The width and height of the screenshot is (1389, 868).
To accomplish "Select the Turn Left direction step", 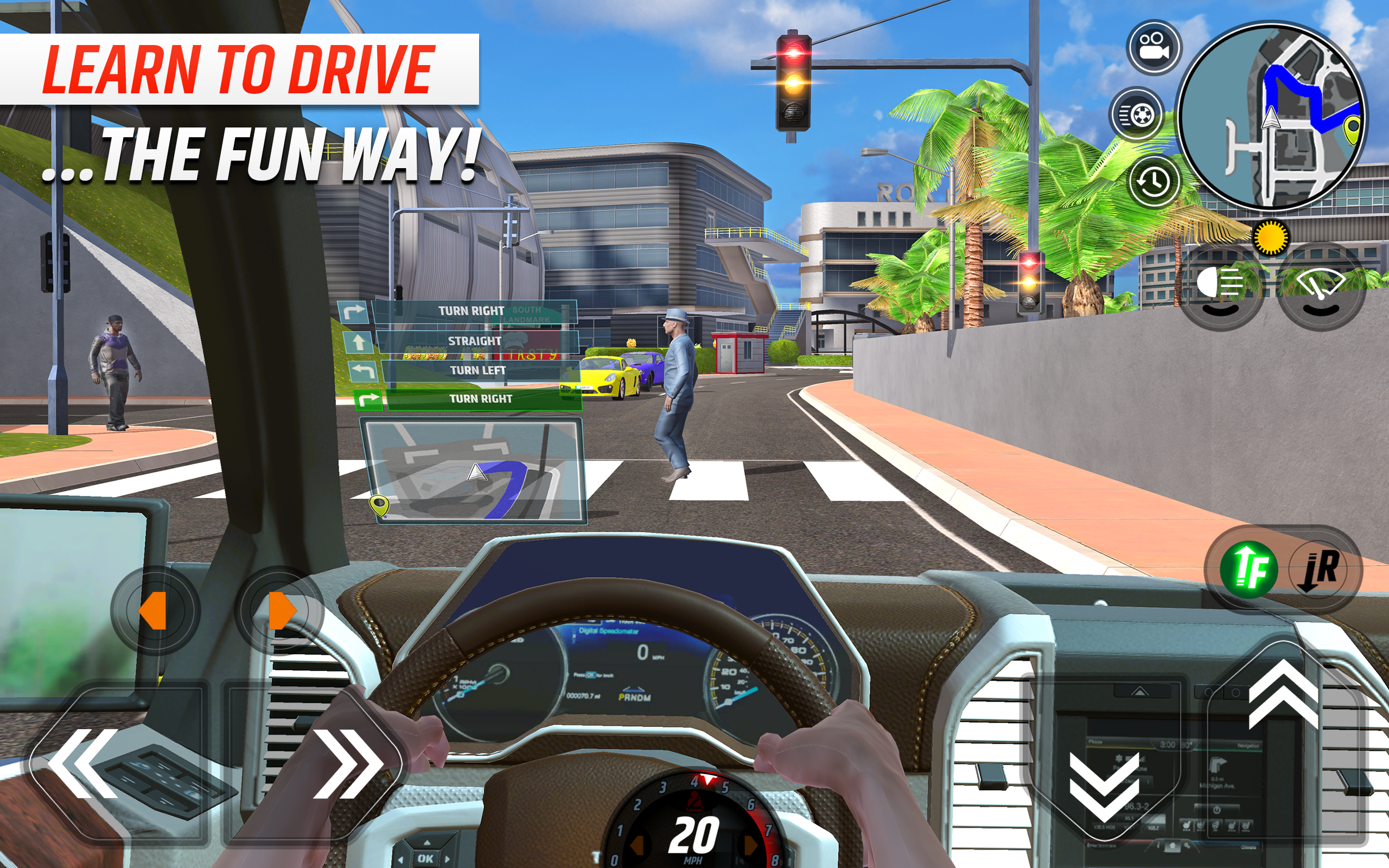I will (x=477, y=371).
